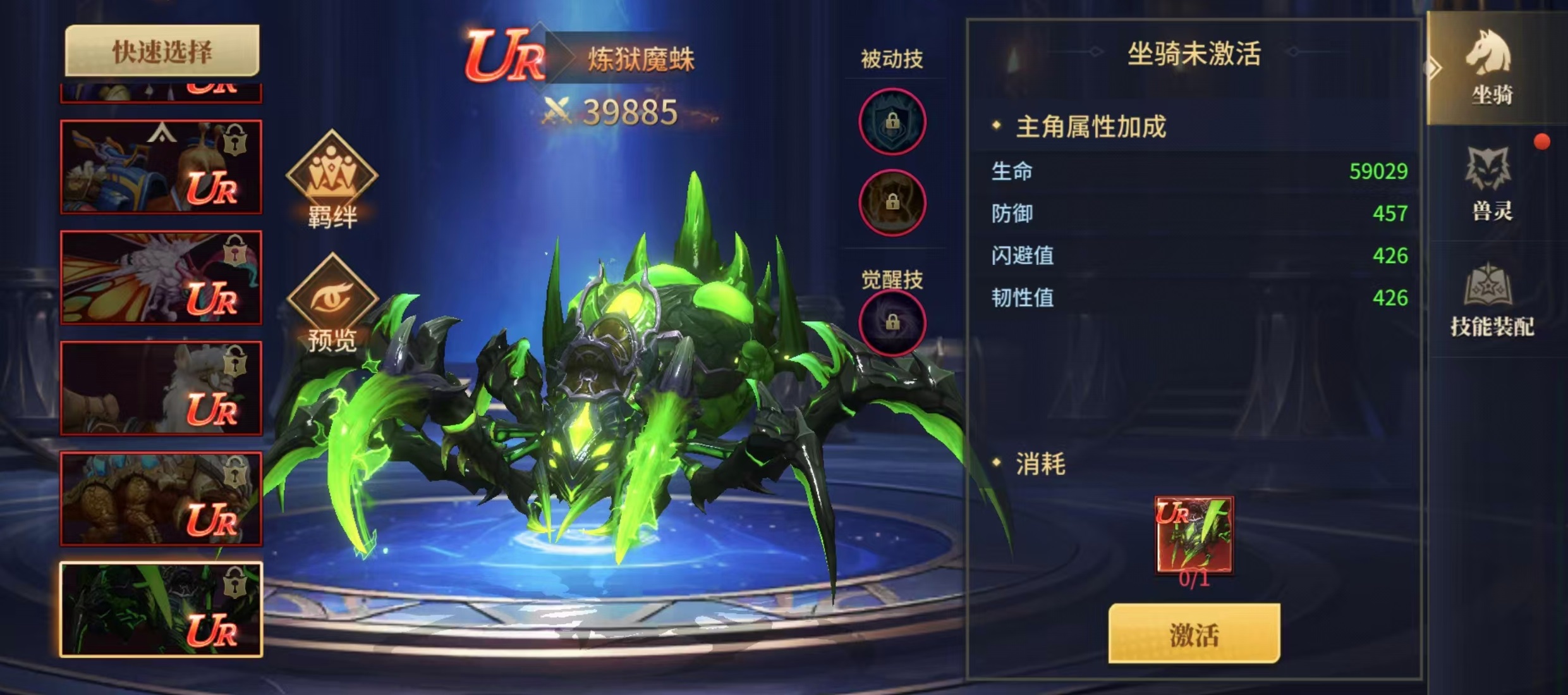Select the green spider UR mount thumbnail
This screenshot has width=1568, height=695.
tap(161, 609)
